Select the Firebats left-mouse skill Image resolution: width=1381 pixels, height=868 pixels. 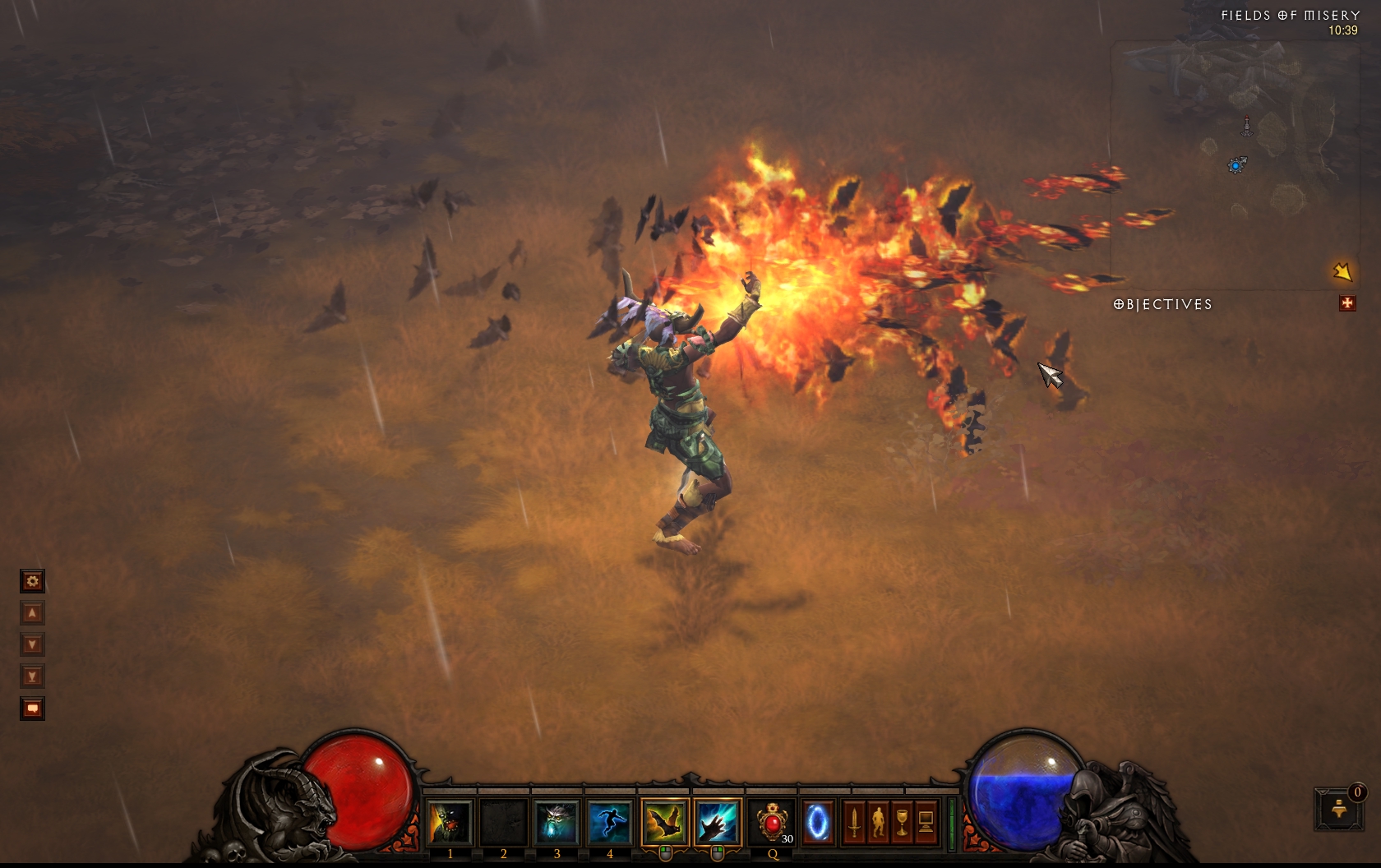coord(664,822)
